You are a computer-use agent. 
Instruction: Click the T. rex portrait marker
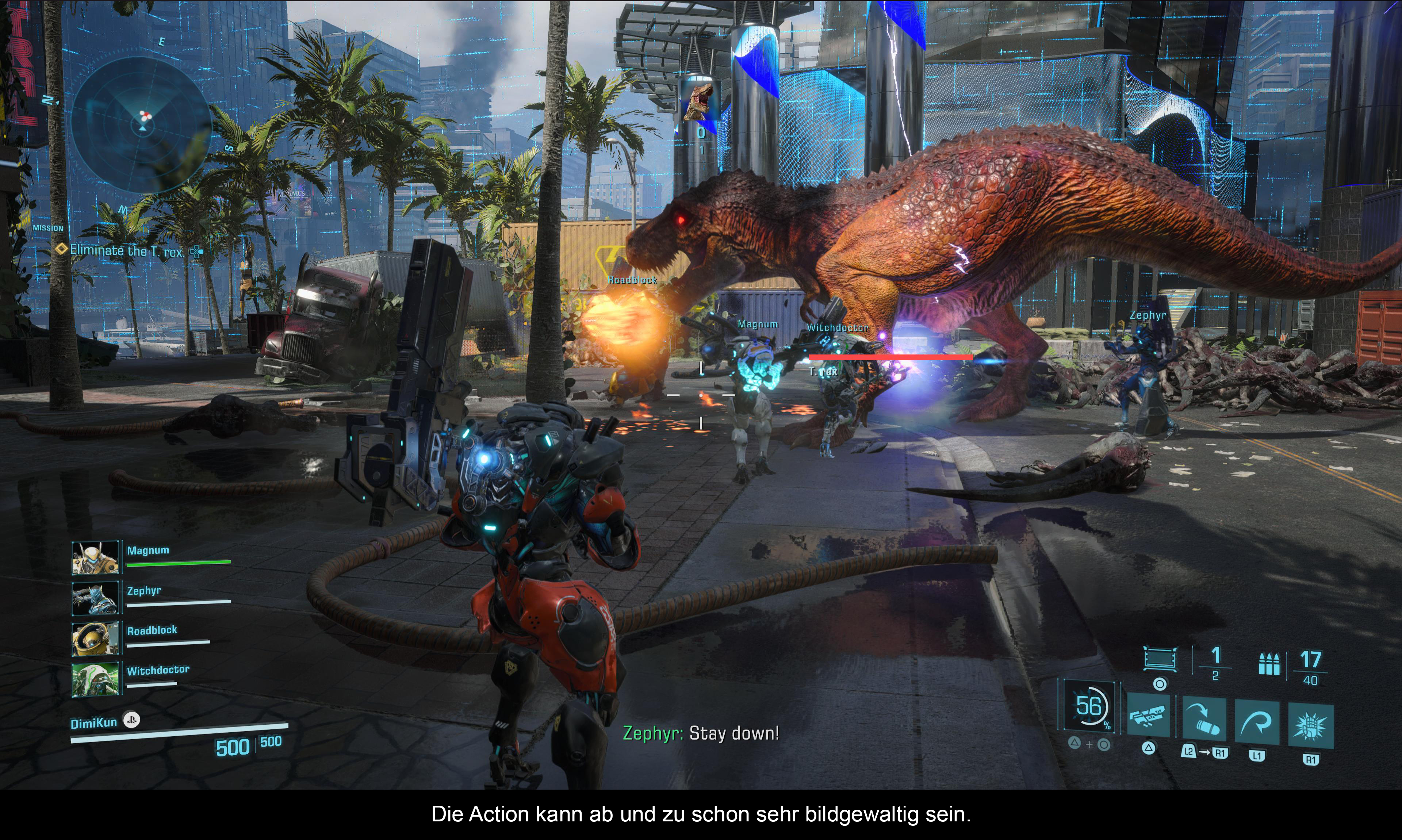click(700, 101)
